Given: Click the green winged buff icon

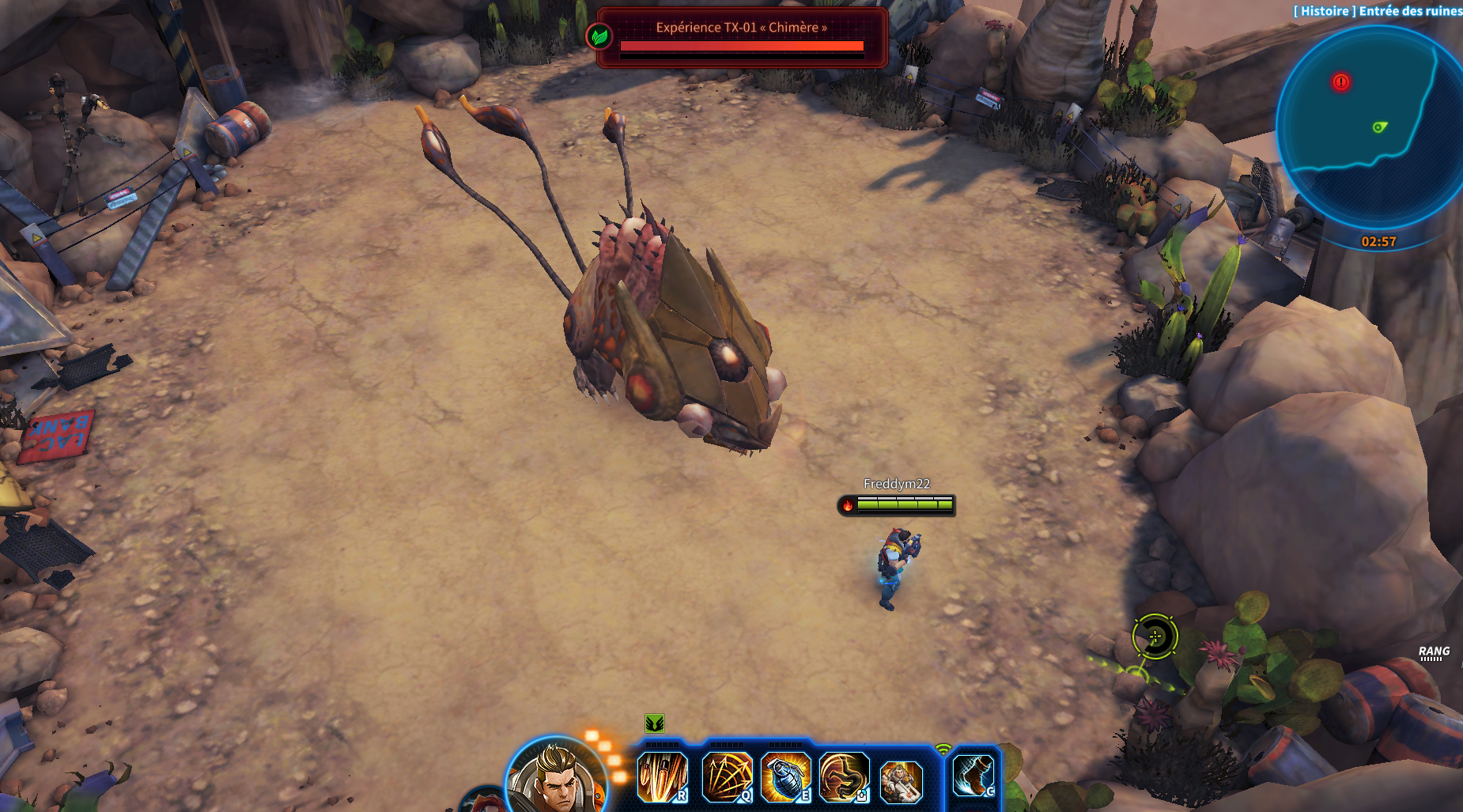Looking at the screenshot, I should click(654, 723).
